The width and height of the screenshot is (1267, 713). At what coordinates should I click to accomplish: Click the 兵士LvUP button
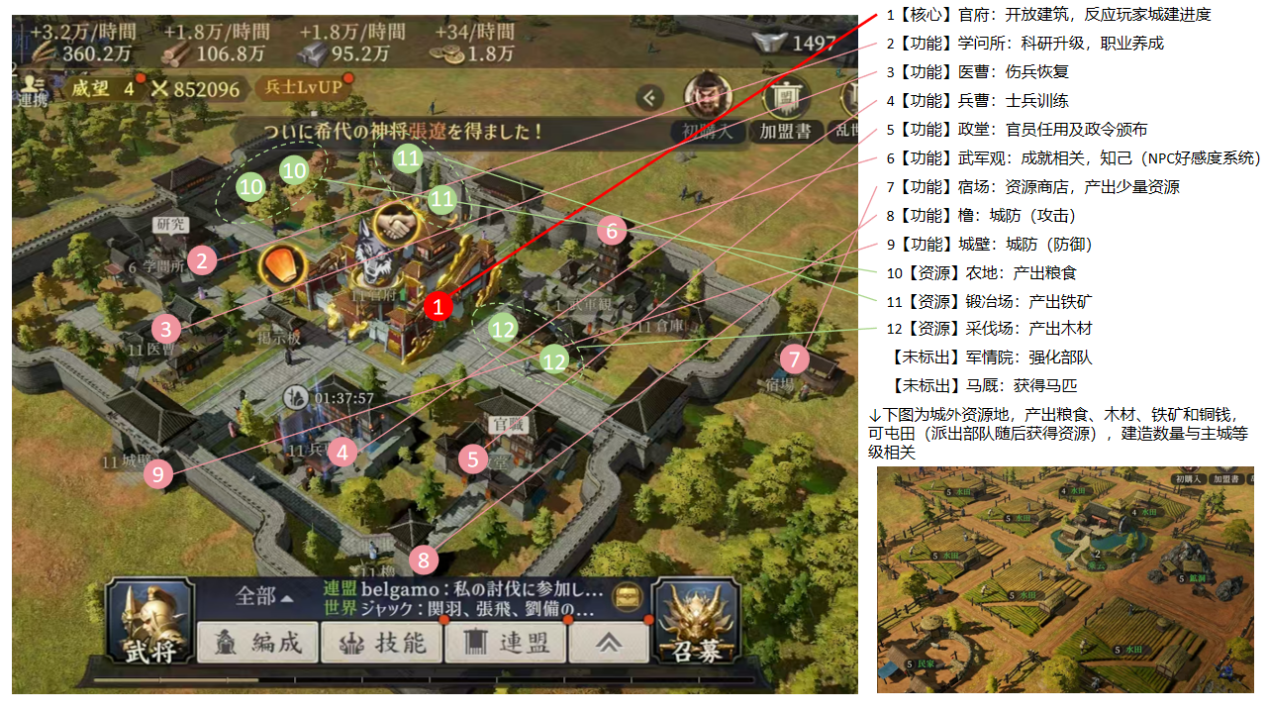pos(304,88)
